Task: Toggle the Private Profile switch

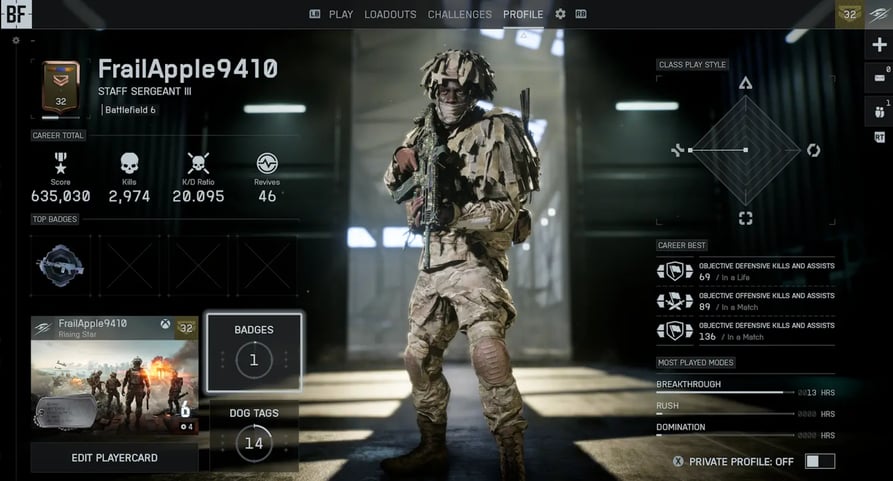Action: [819, 461]
